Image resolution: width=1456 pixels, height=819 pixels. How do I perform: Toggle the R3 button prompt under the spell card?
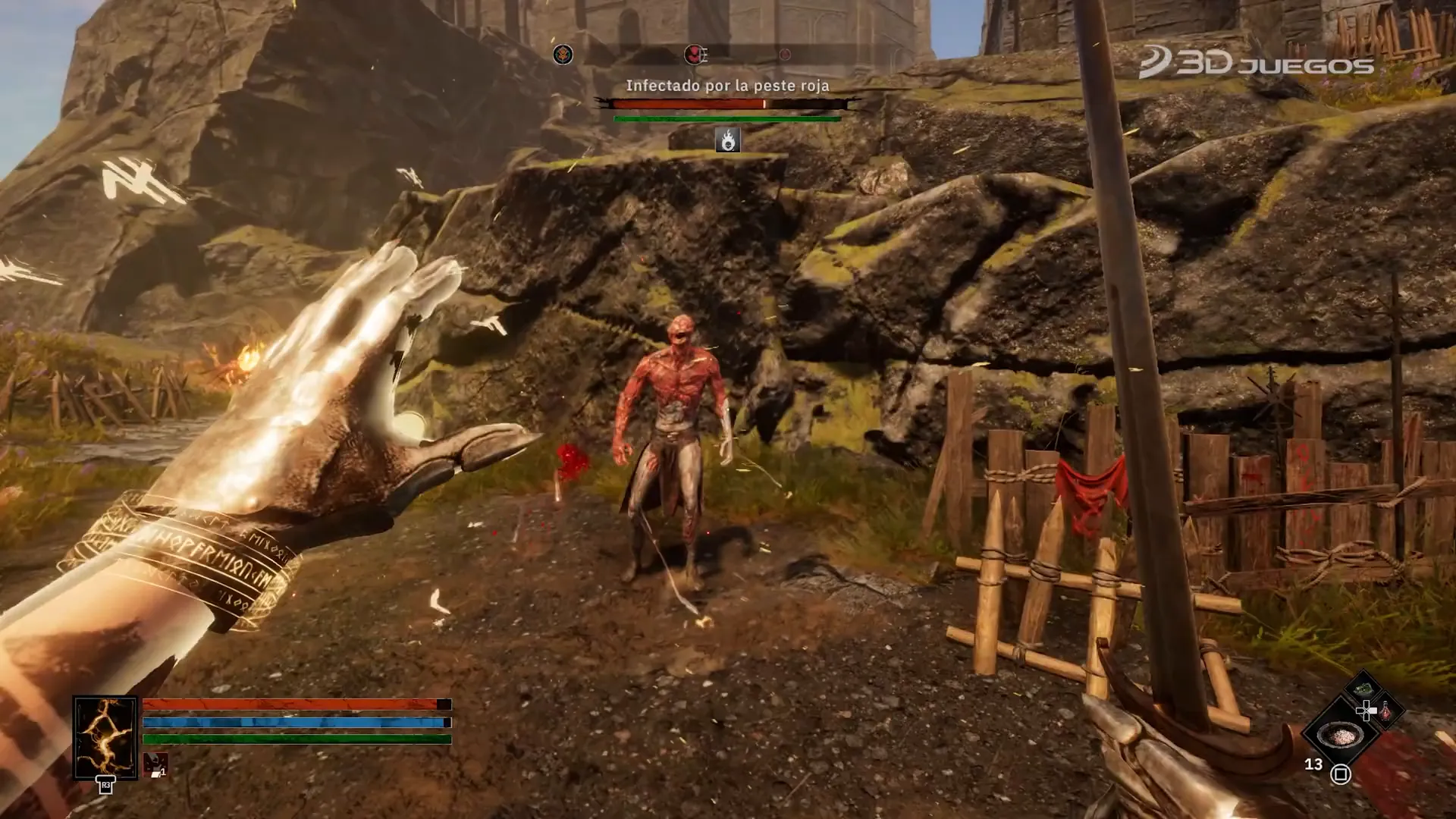[105, 786]
